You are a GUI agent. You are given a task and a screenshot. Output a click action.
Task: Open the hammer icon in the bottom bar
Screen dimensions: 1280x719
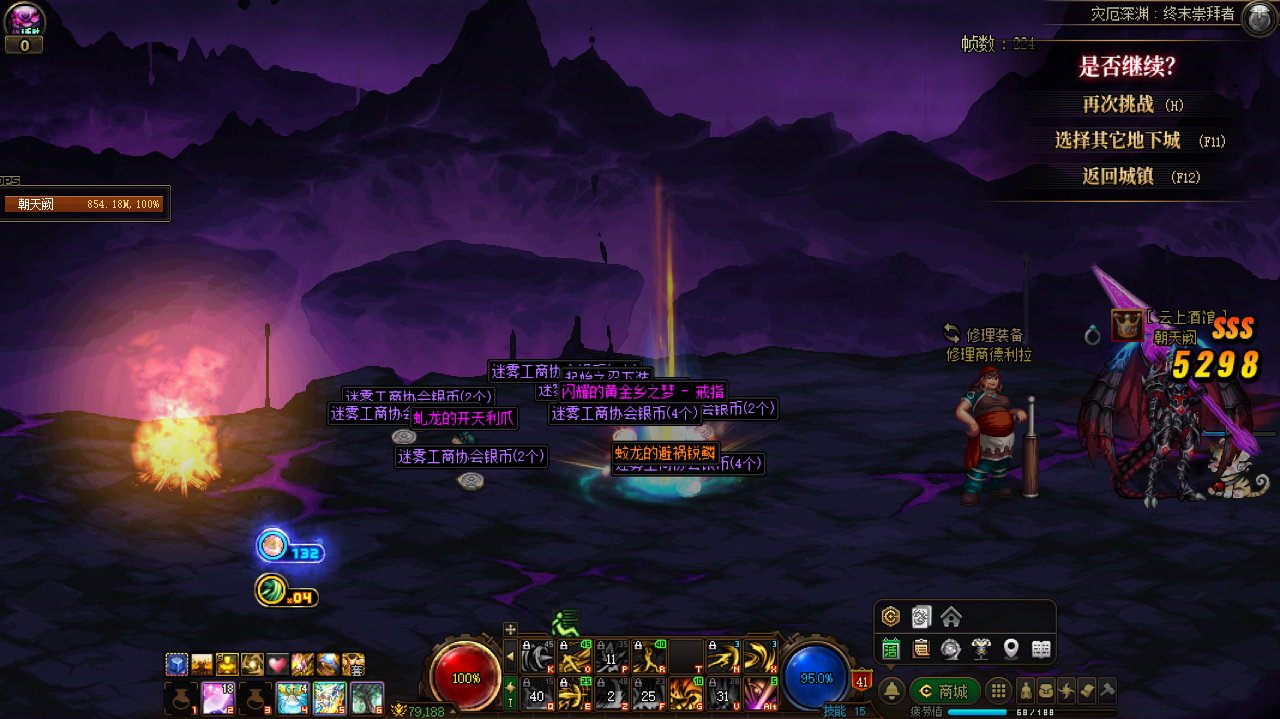[1106, 691]
